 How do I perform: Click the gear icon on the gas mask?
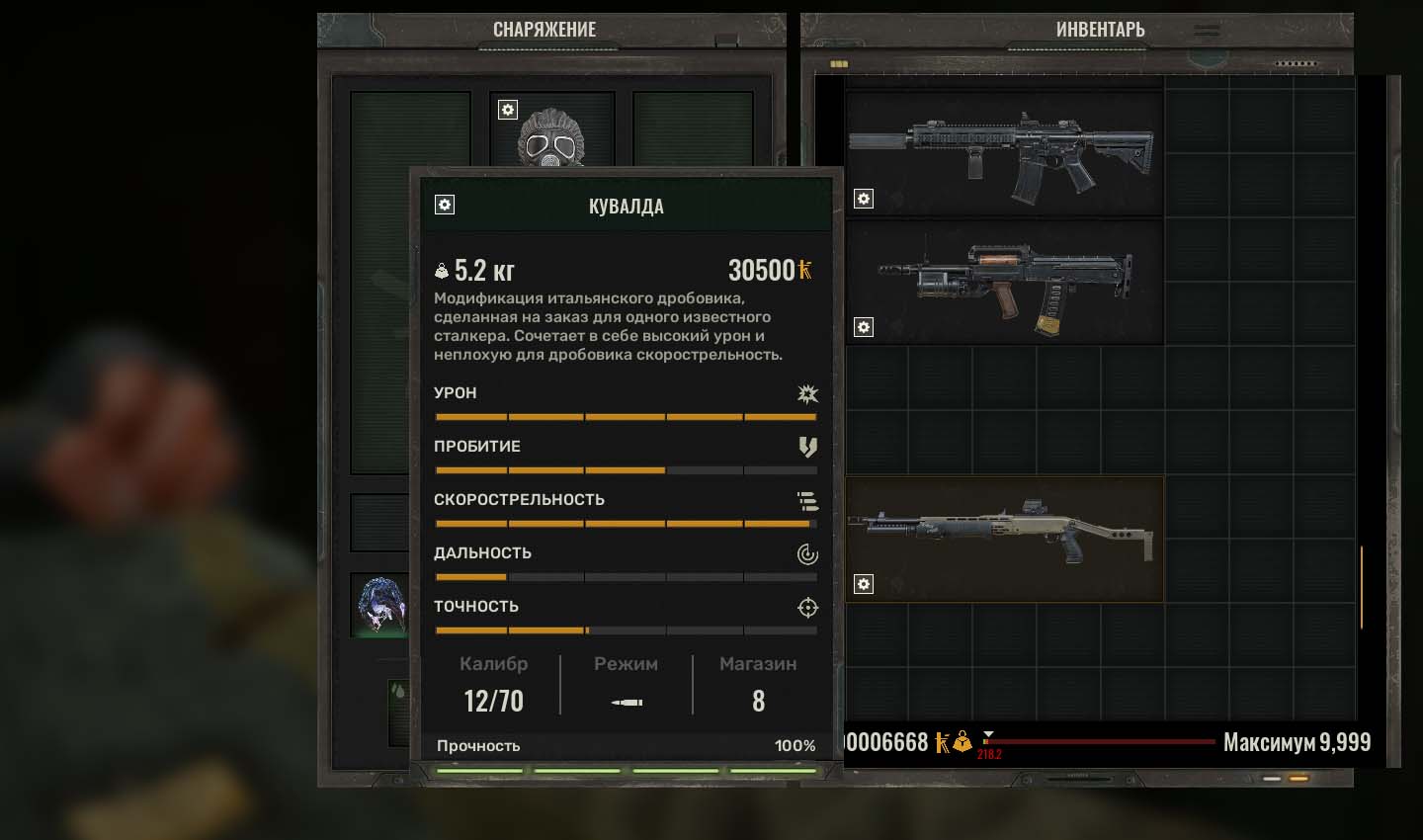click(x=508, y=110)
